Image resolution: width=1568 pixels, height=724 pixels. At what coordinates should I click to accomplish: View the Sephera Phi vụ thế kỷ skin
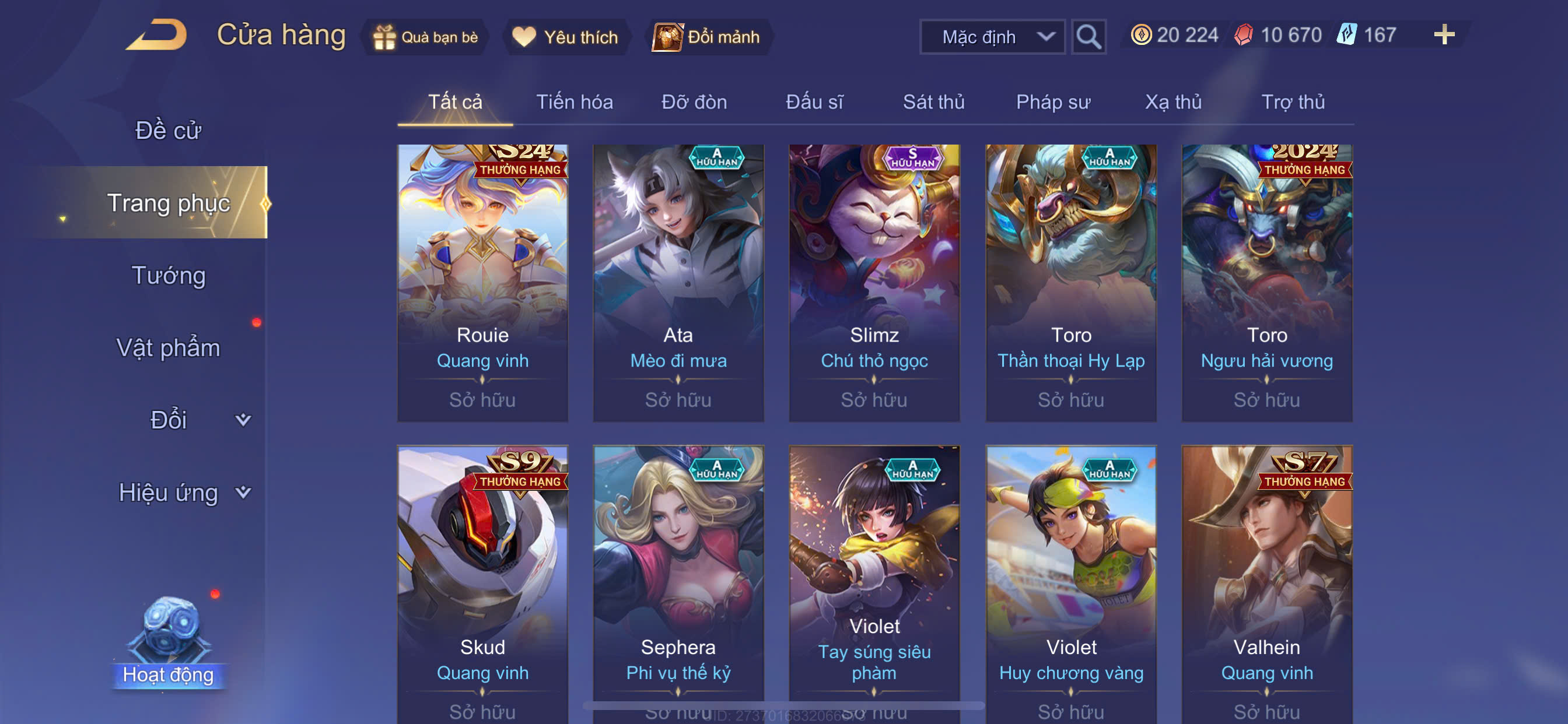[678, 578]
